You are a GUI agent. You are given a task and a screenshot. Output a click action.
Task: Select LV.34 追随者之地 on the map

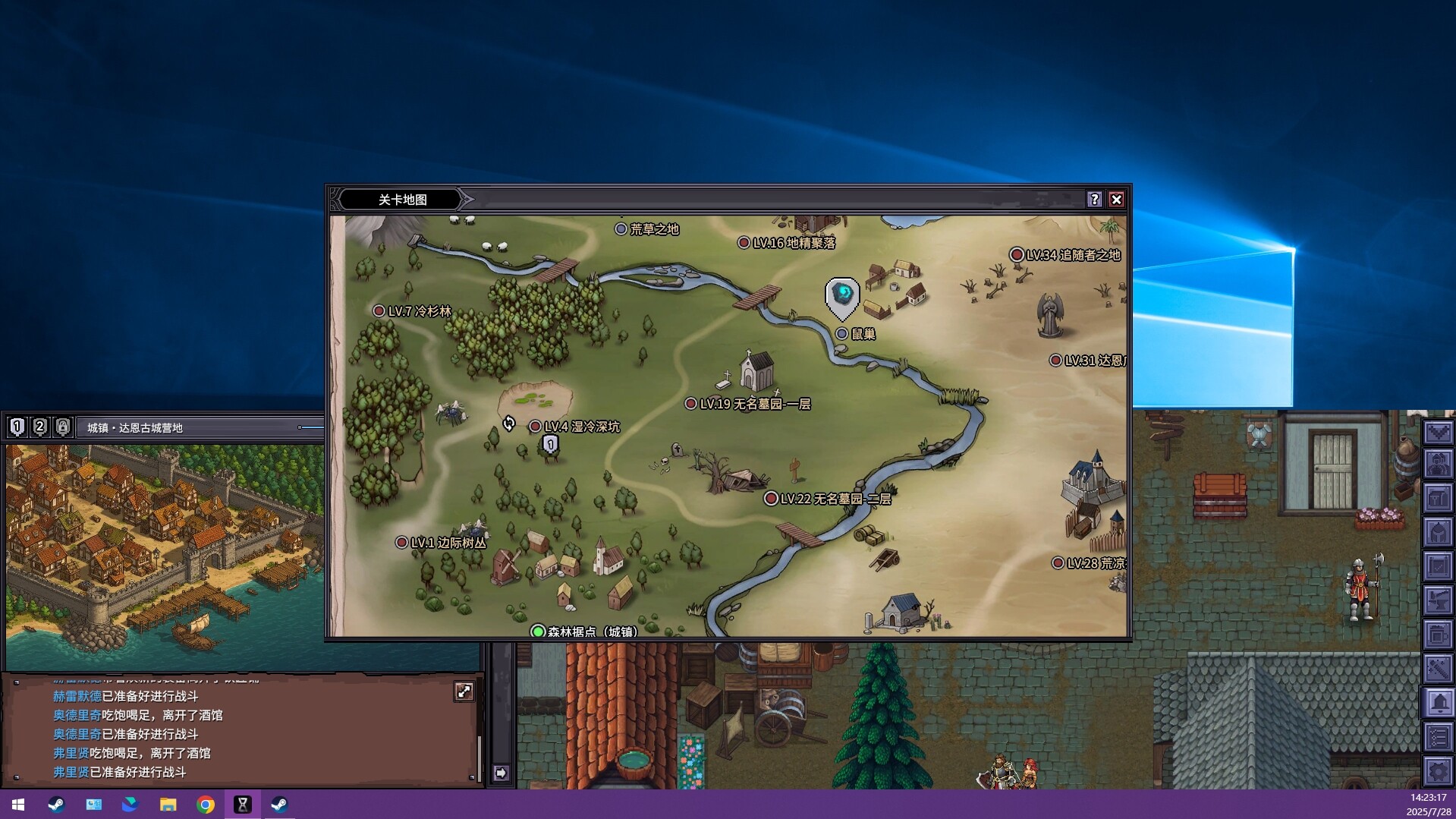(x=1017, y=255)
